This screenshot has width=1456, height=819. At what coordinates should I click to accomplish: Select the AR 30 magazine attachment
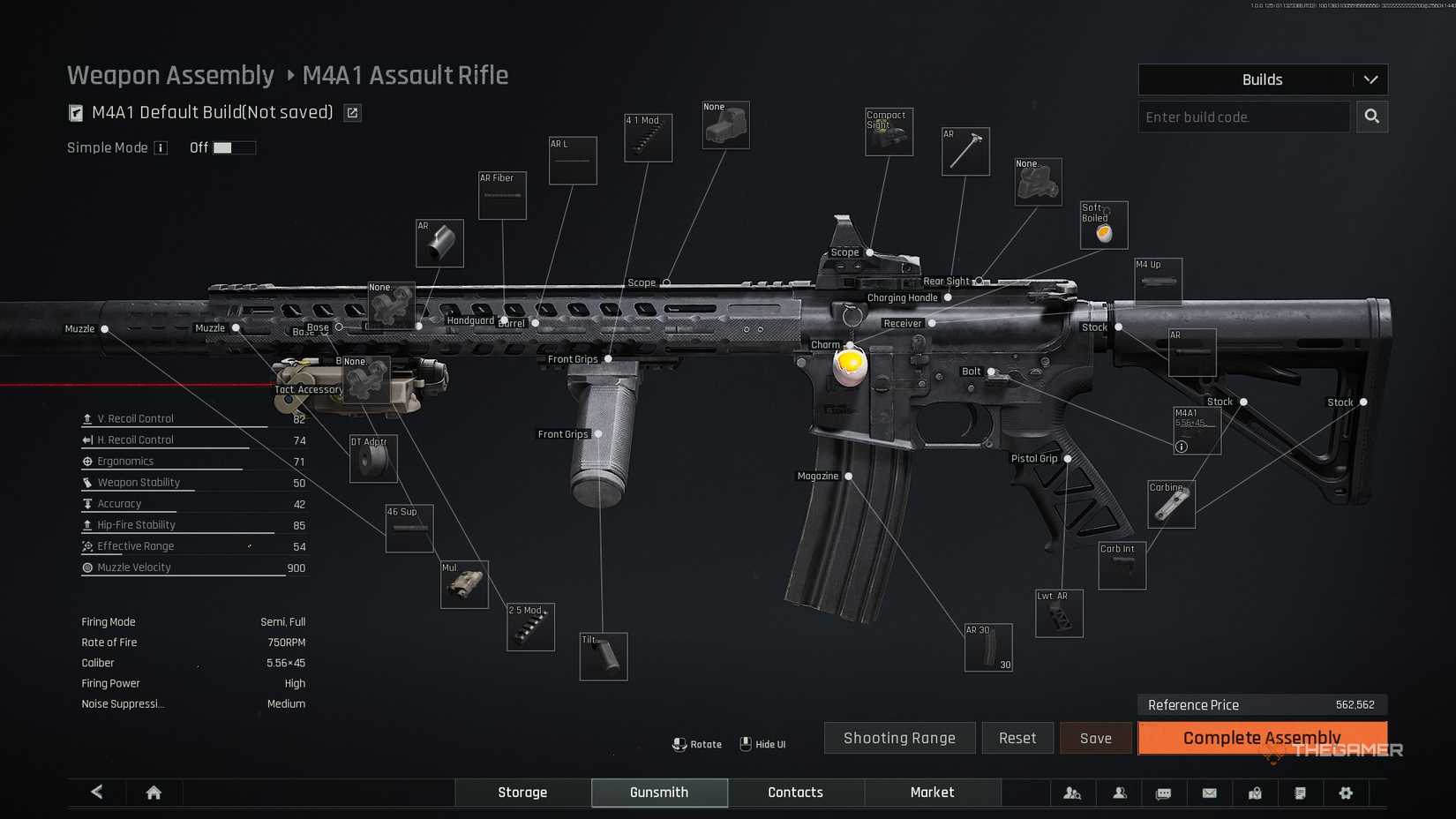coord(987,647)
